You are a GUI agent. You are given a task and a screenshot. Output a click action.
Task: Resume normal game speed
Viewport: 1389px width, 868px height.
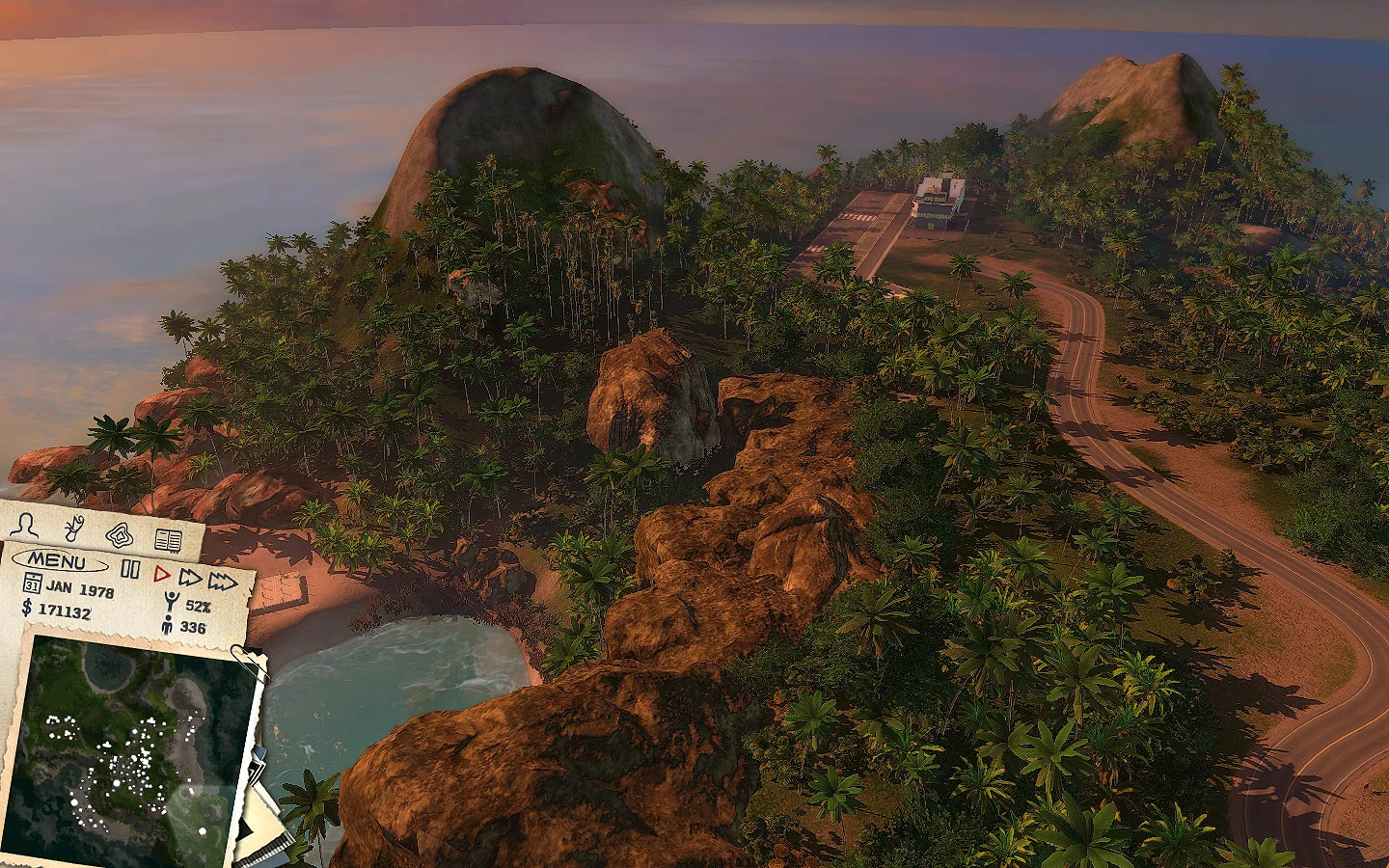click(162, 572)
